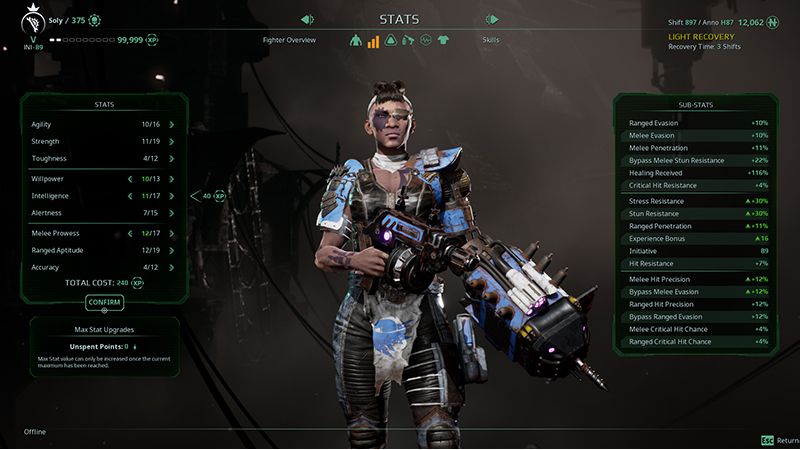The image size is (800, 450).
Task: Raise the Strength stat
Action: (x=172, y=142)
